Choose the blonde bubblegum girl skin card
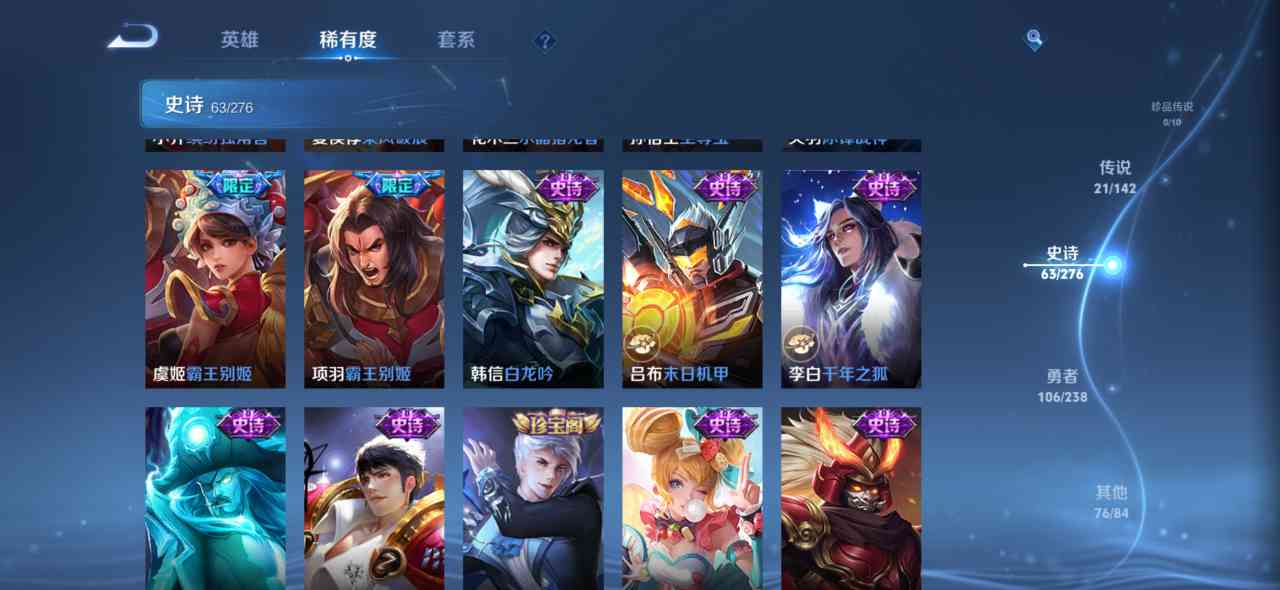Viewport: 1280px width, 590px height. point(692,498)
